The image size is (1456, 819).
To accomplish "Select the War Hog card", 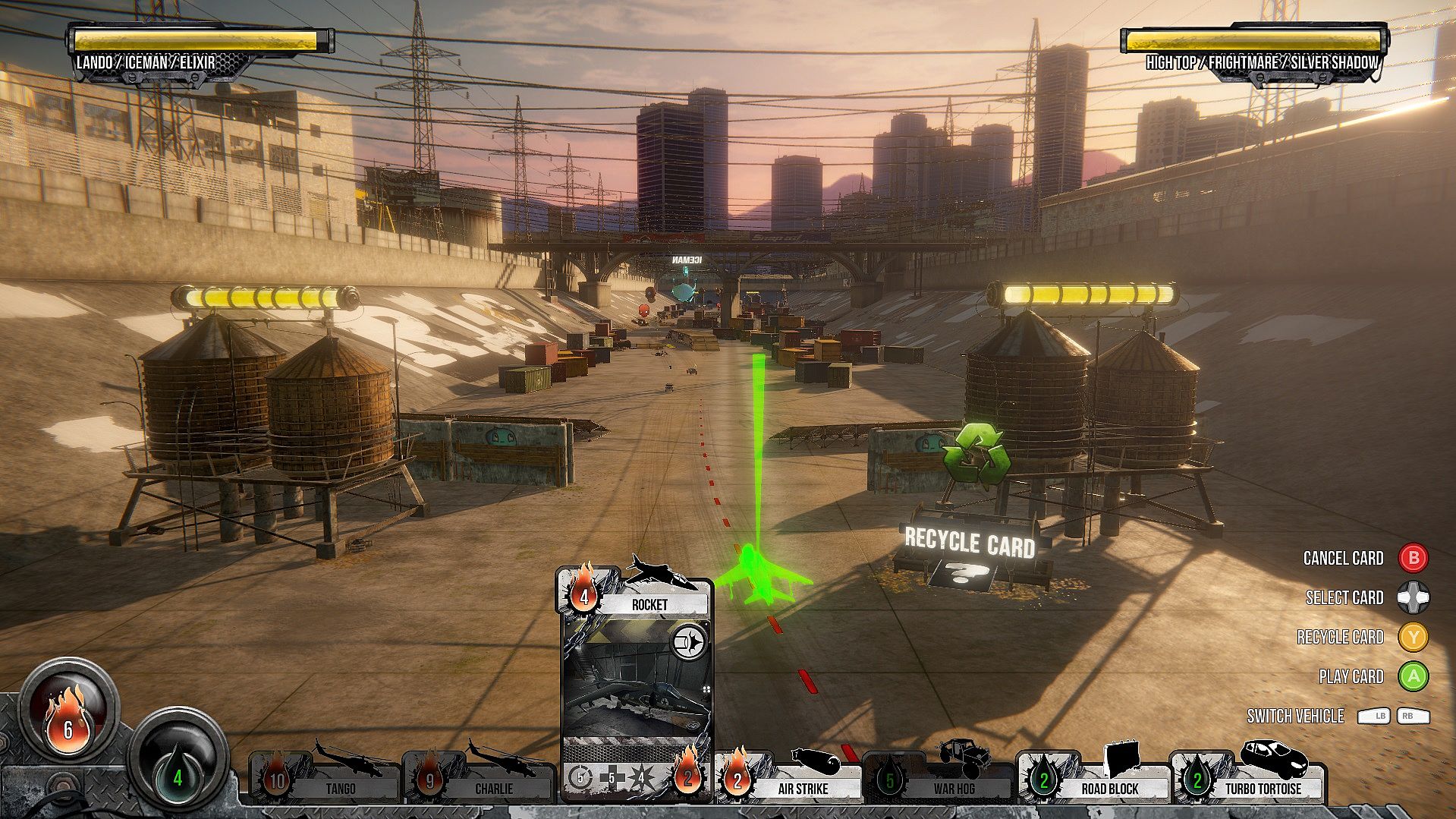I will click(x=939, y=780).
